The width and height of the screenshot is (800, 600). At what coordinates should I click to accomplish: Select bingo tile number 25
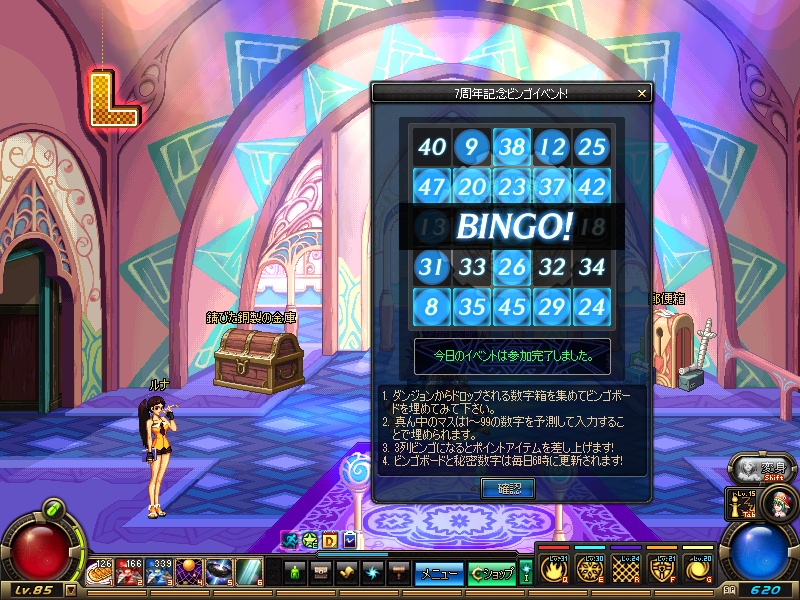[592, 148]
